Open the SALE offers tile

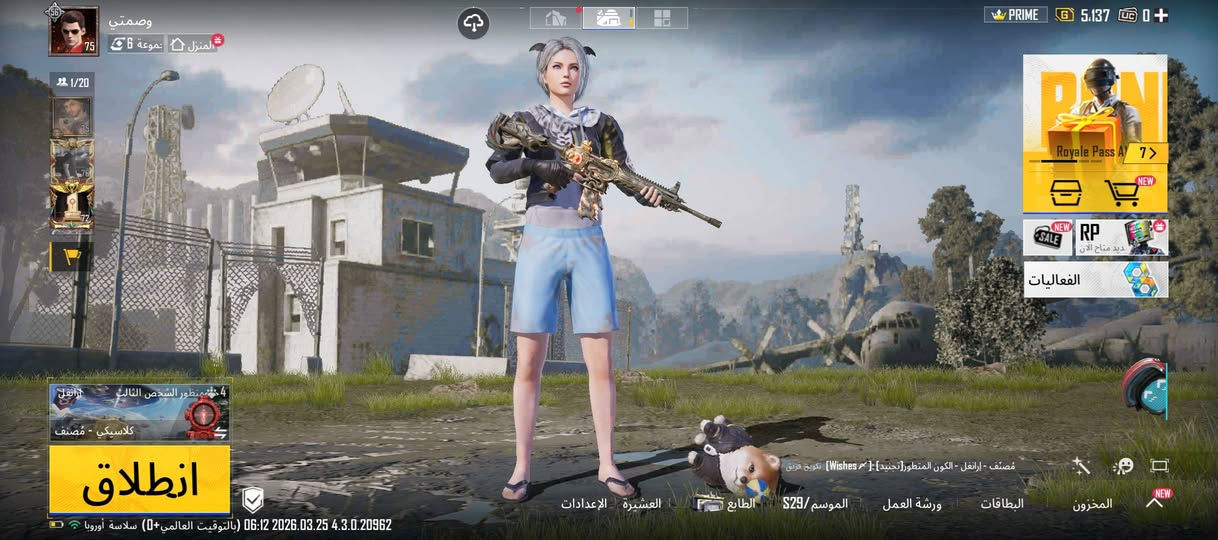point(1047,238)
